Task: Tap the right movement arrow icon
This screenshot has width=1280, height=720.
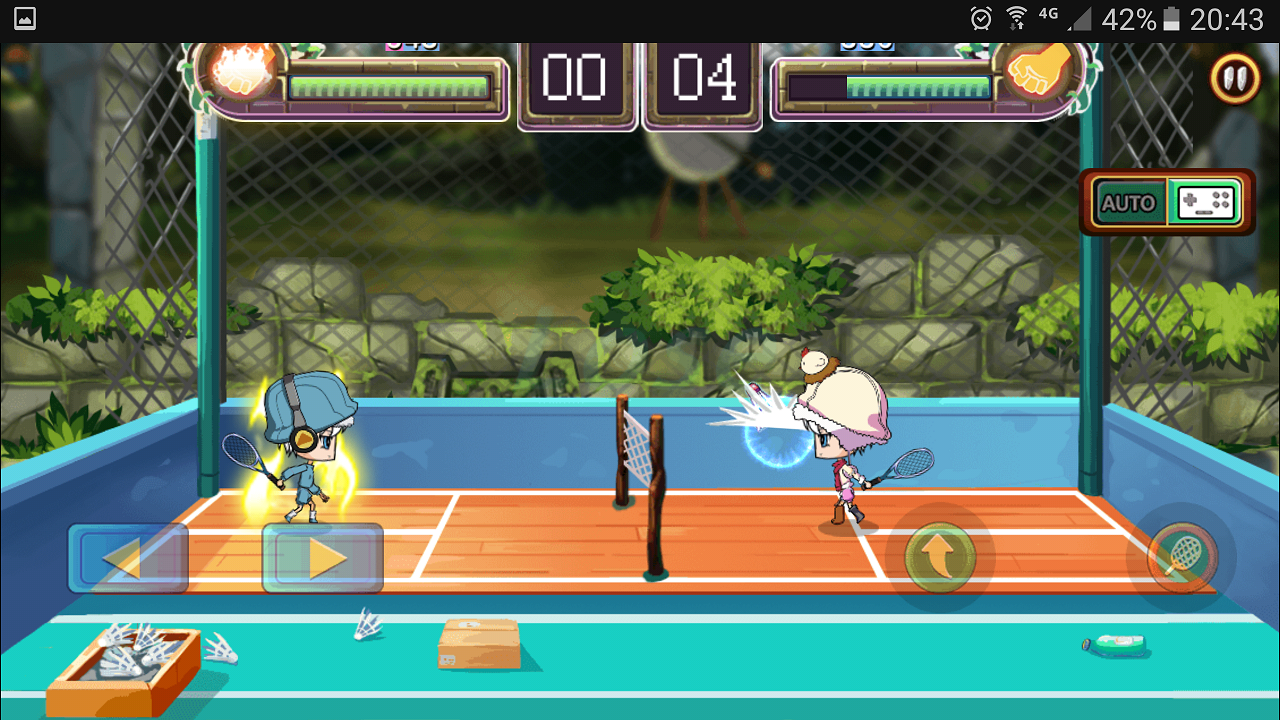Action: pos(322,557)
